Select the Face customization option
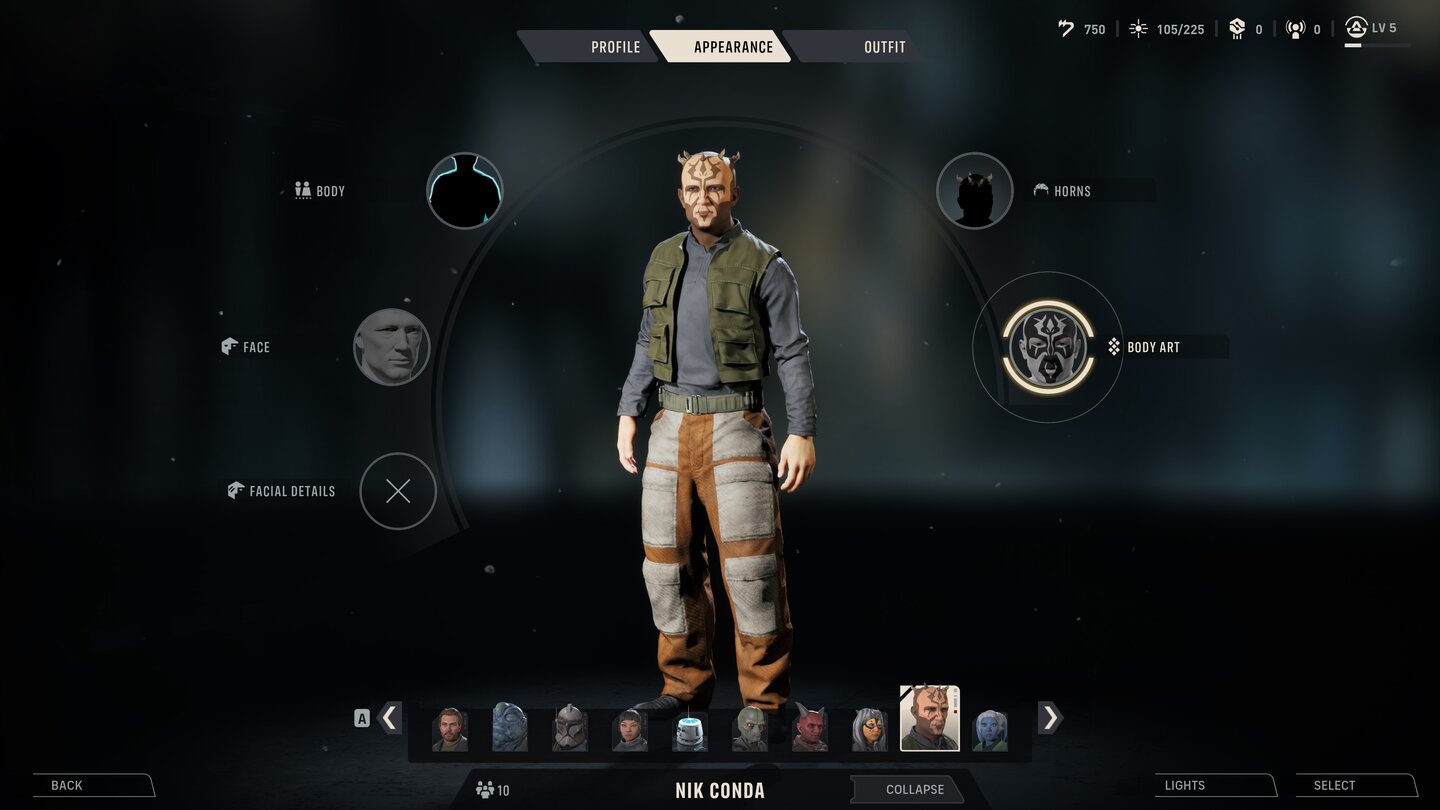Viewport: 1440px width, 810px height. 392,347
